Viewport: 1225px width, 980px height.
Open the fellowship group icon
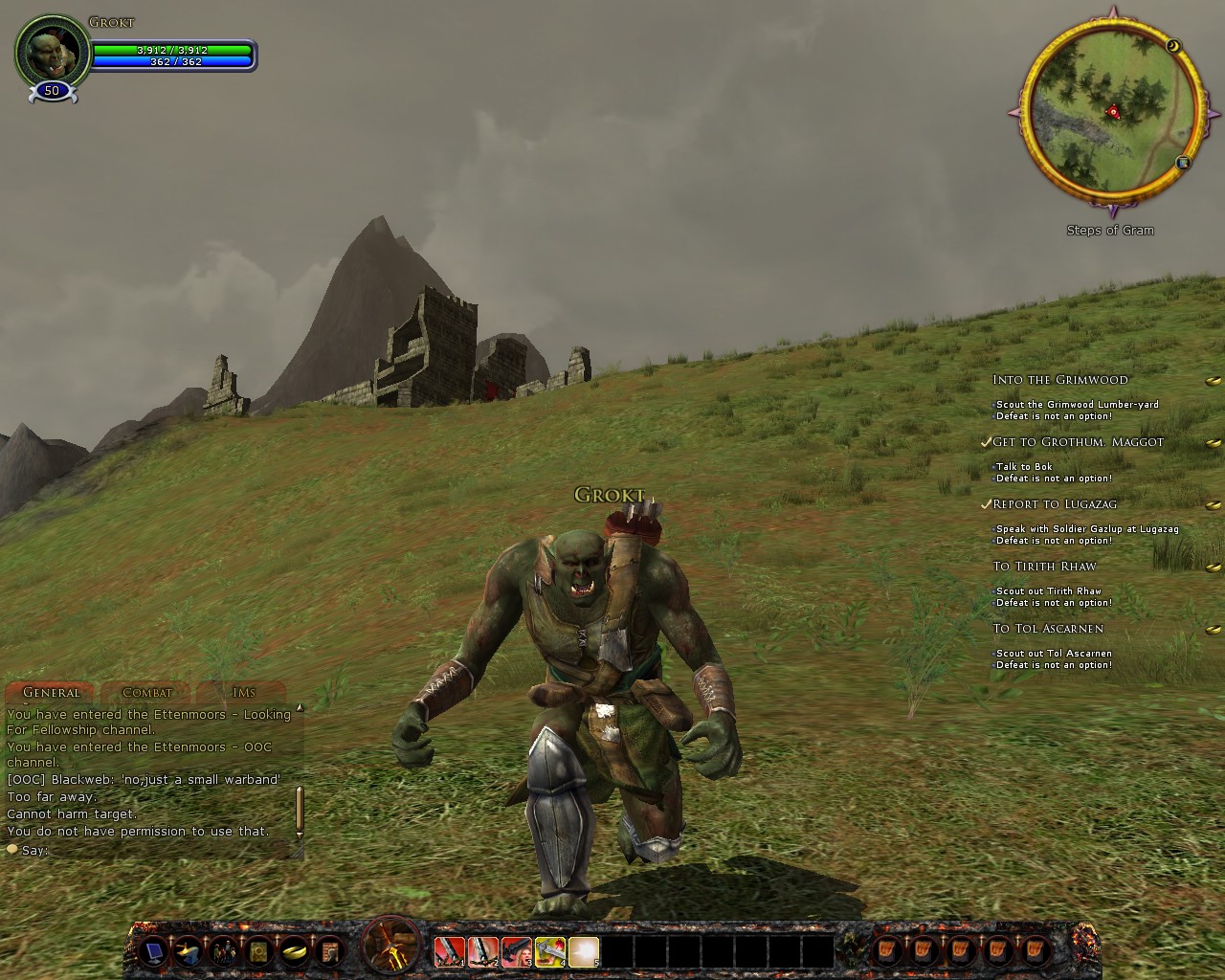click(224, 951)
